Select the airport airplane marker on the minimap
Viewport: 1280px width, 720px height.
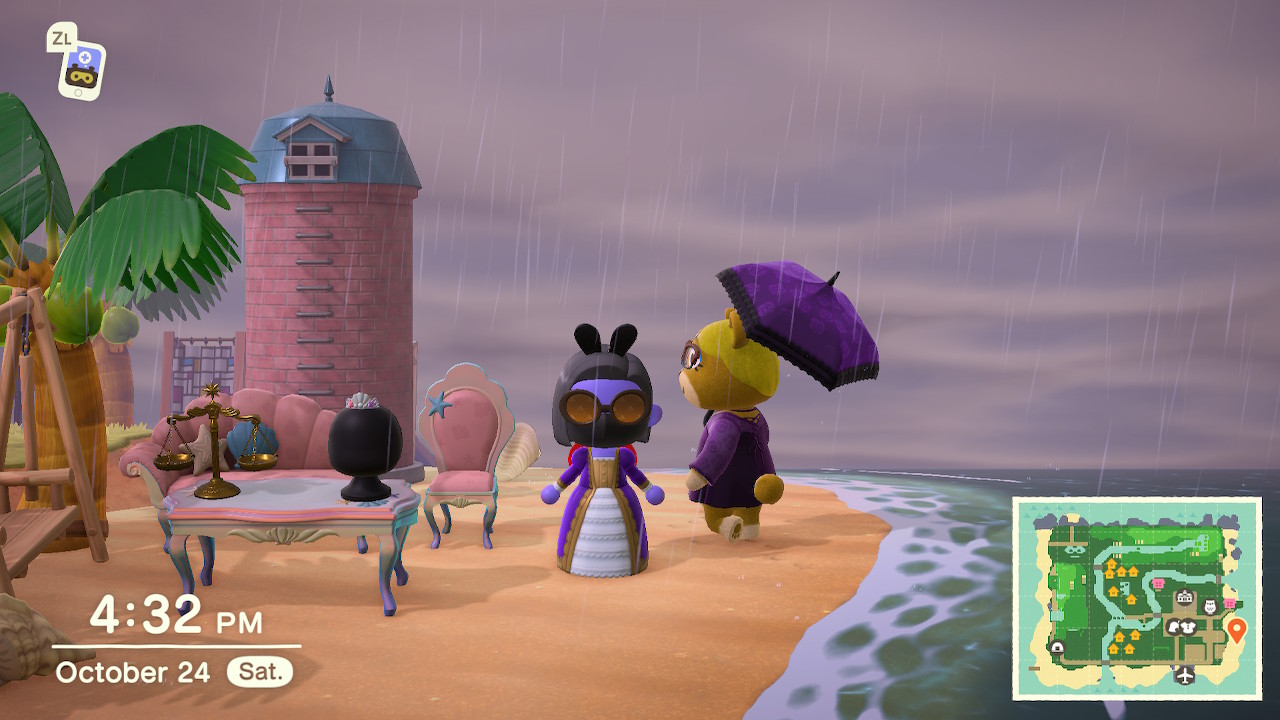point(1185,675)
